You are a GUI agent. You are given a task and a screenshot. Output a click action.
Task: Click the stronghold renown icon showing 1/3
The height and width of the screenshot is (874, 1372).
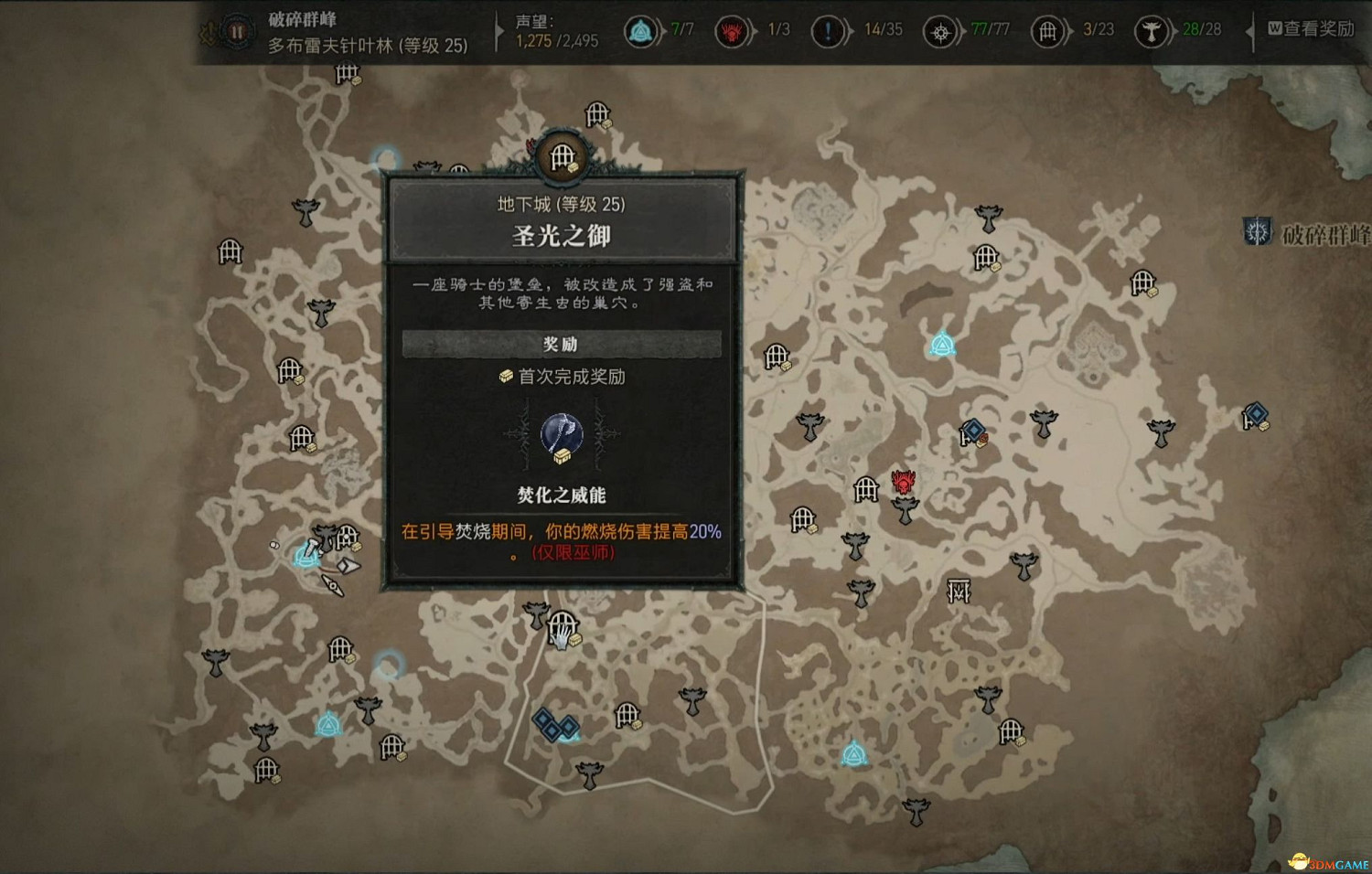[733, 30]
